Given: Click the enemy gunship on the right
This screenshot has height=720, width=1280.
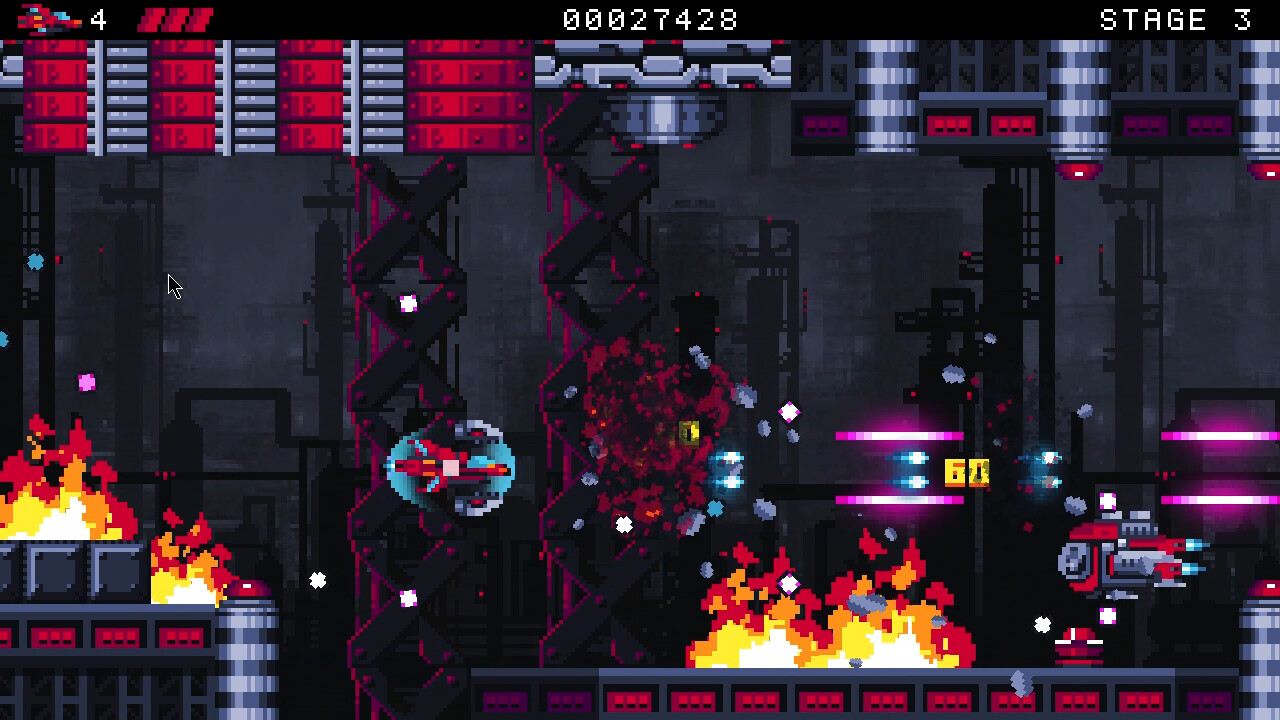Looking at the screenshot, I should tap(1120, 558).
